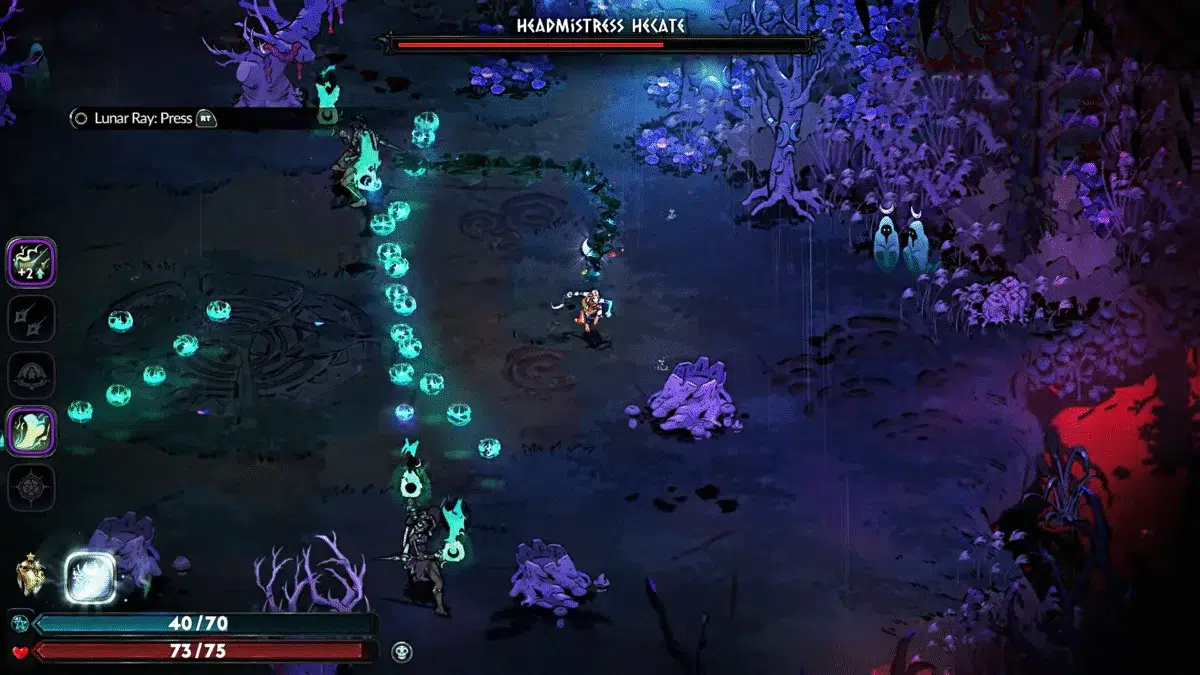Select the empty pentagram magick slot
1200x675 pixels.
click(33, 487)
